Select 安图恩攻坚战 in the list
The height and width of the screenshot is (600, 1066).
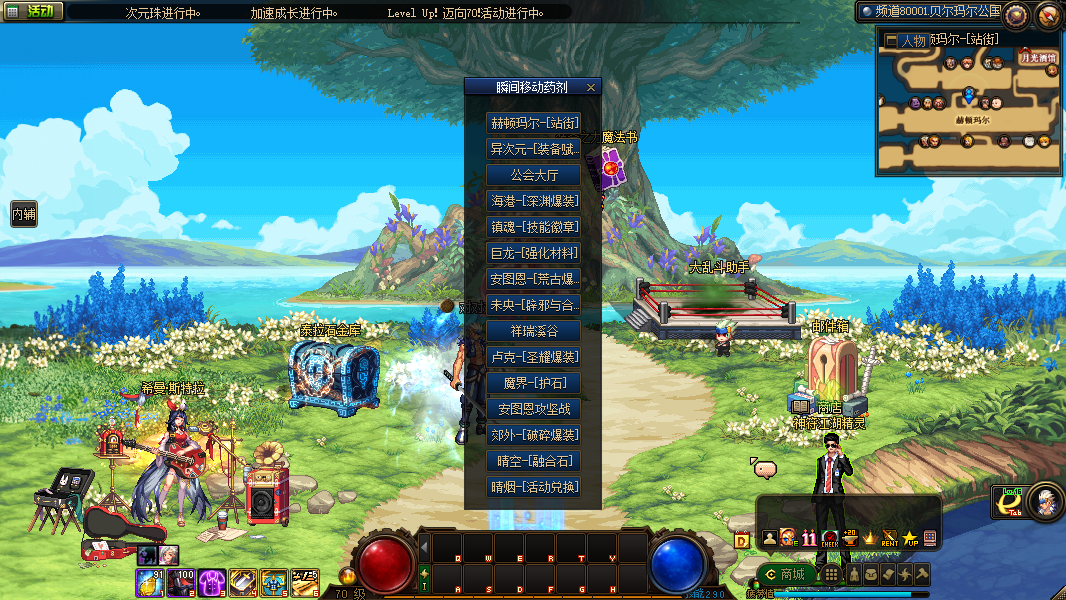tap(533, 409)
